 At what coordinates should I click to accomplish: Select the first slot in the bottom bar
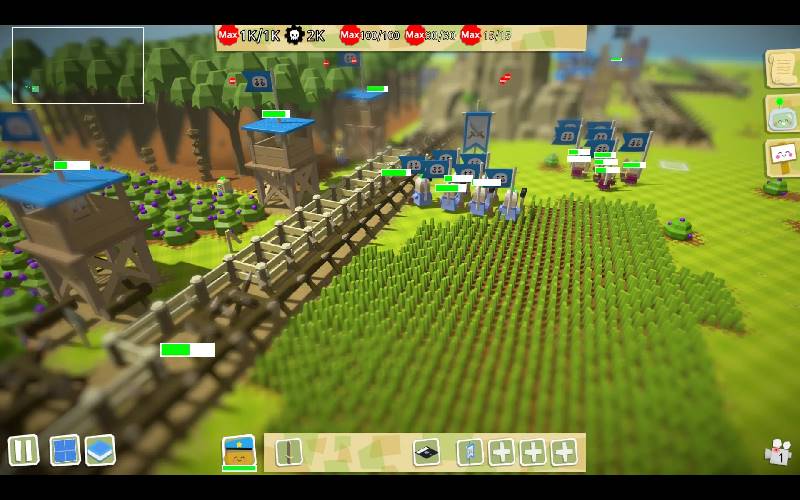(x=289, y=452)
